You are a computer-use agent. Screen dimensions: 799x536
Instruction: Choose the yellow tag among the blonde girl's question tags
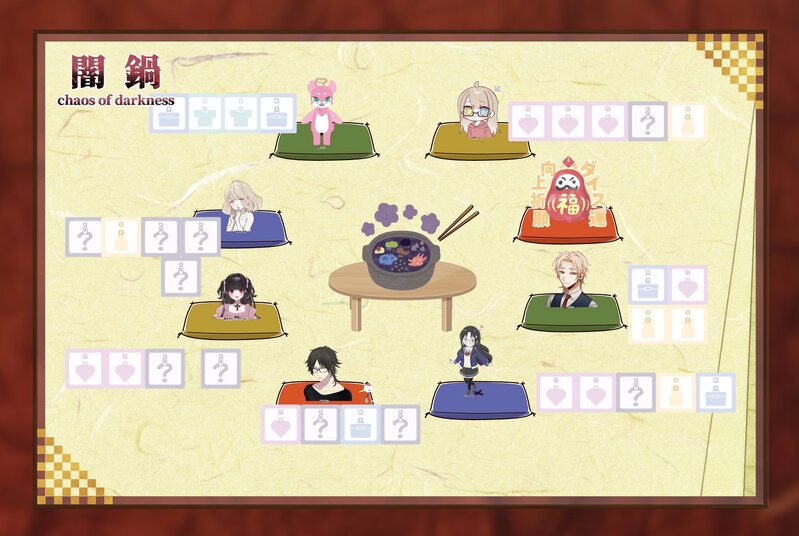pyautogui.click(x=122, y=237)
